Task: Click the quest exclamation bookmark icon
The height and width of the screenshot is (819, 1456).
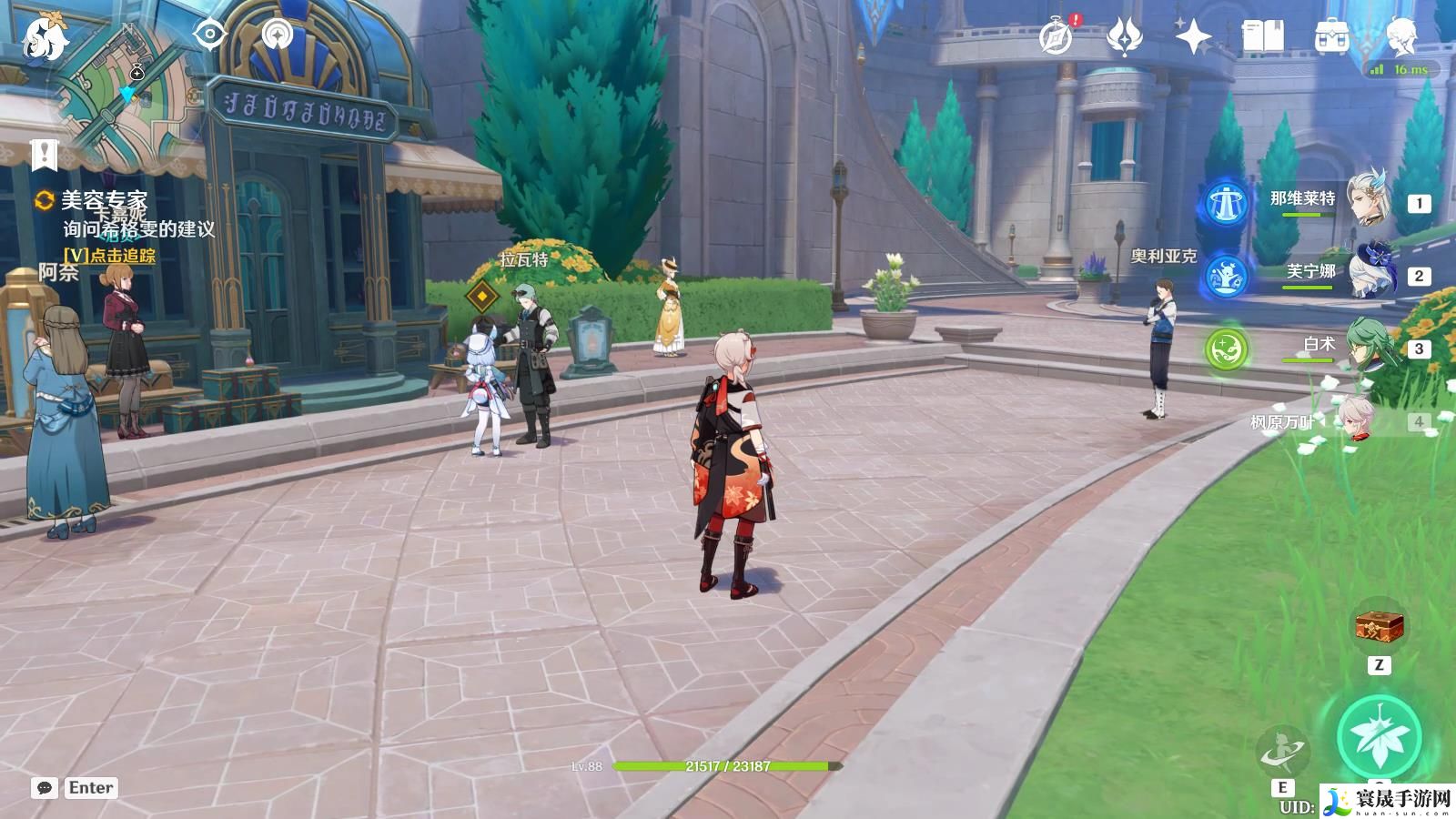Action: pyautogui.click(x=43, y=155)
